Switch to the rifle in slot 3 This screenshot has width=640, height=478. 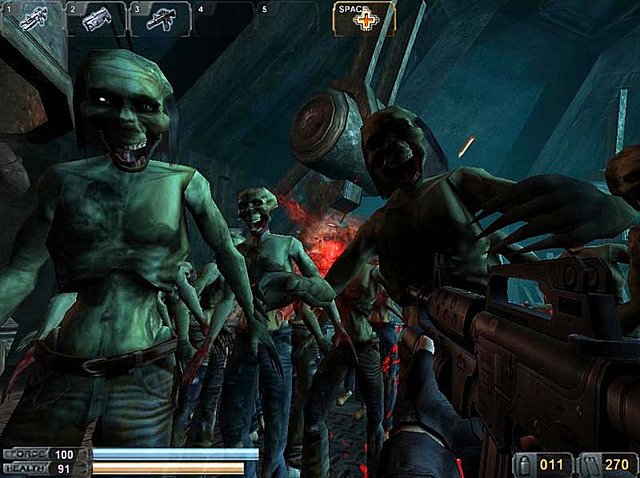pyautogui.click(x=160, y=19)
